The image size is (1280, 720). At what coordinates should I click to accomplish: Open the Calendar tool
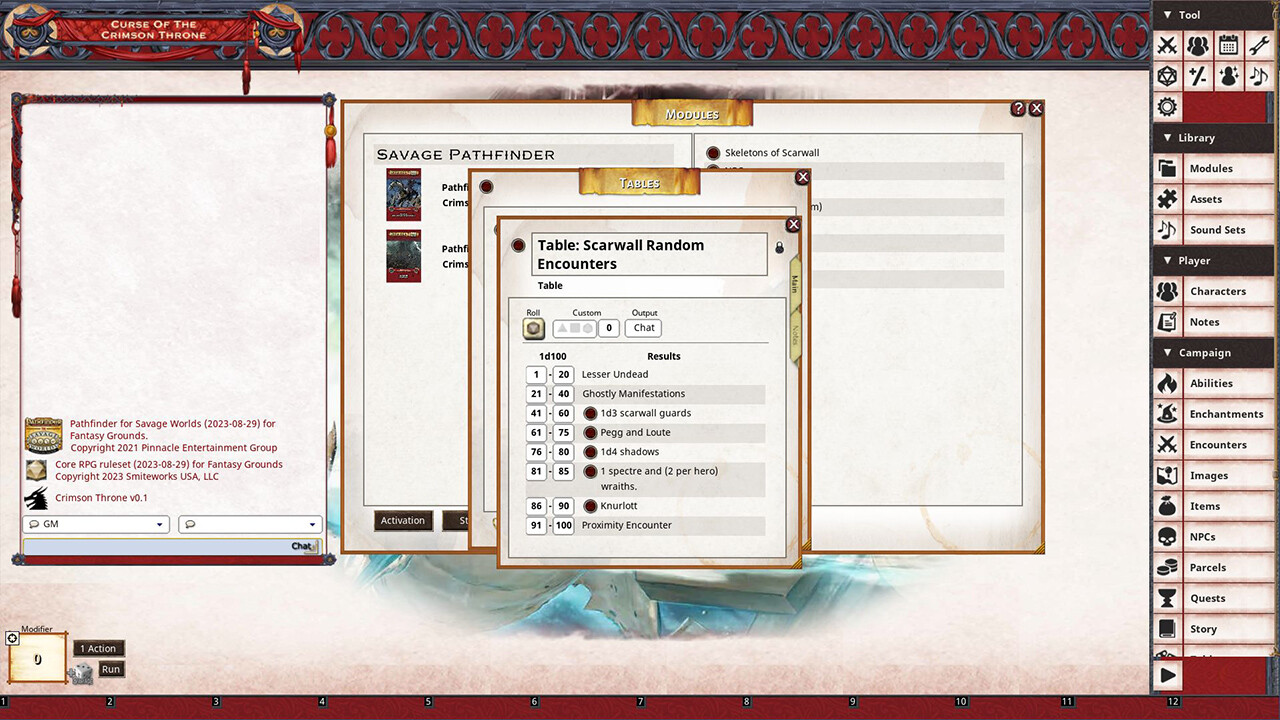[x=1228, y=46]
